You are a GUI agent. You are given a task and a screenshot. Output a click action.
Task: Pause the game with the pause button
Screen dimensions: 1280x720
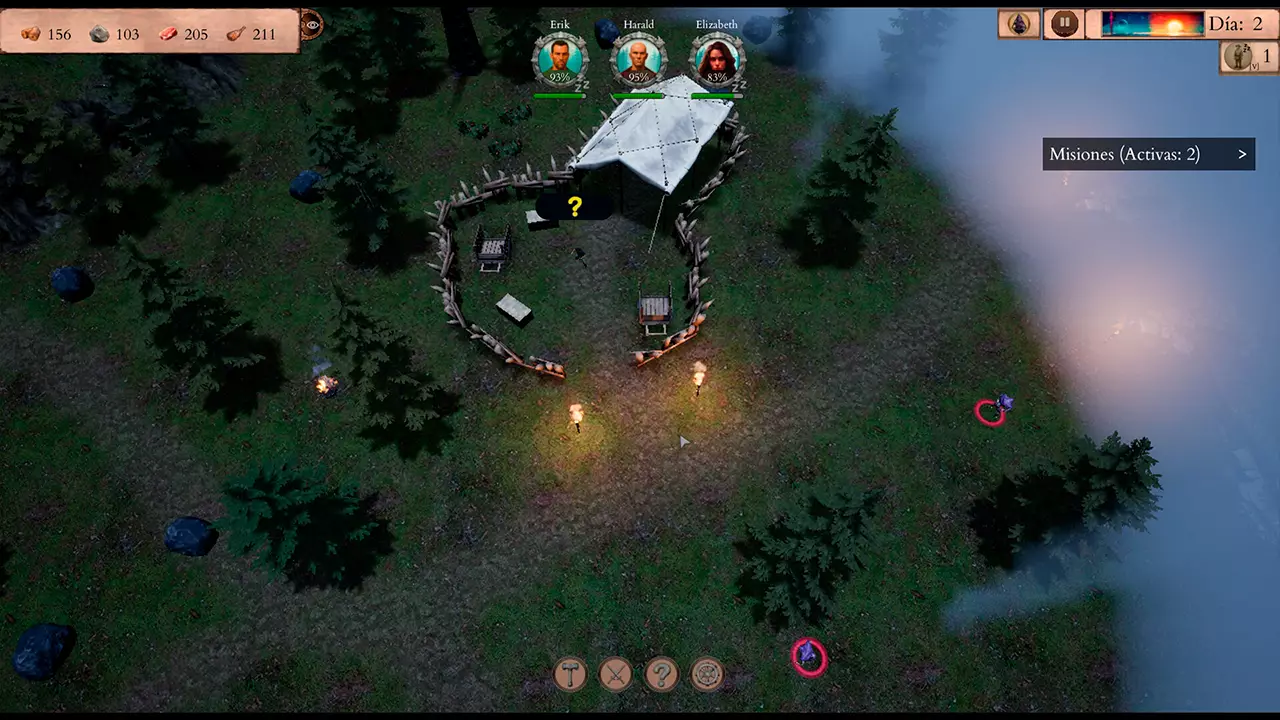(1064, 23)
